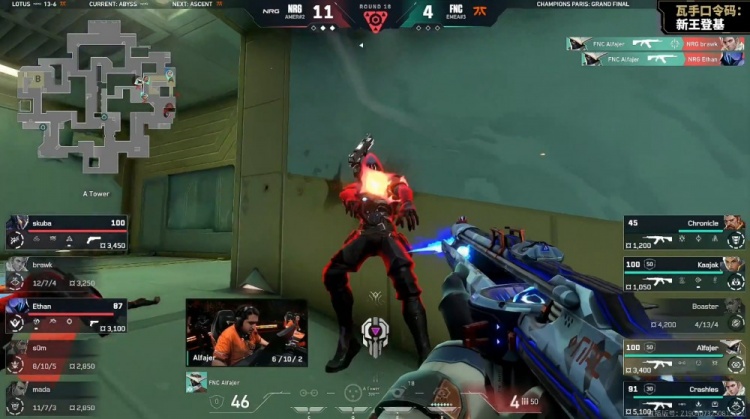
Task: Select Chronicle's player panel
Action: [685, 232]
